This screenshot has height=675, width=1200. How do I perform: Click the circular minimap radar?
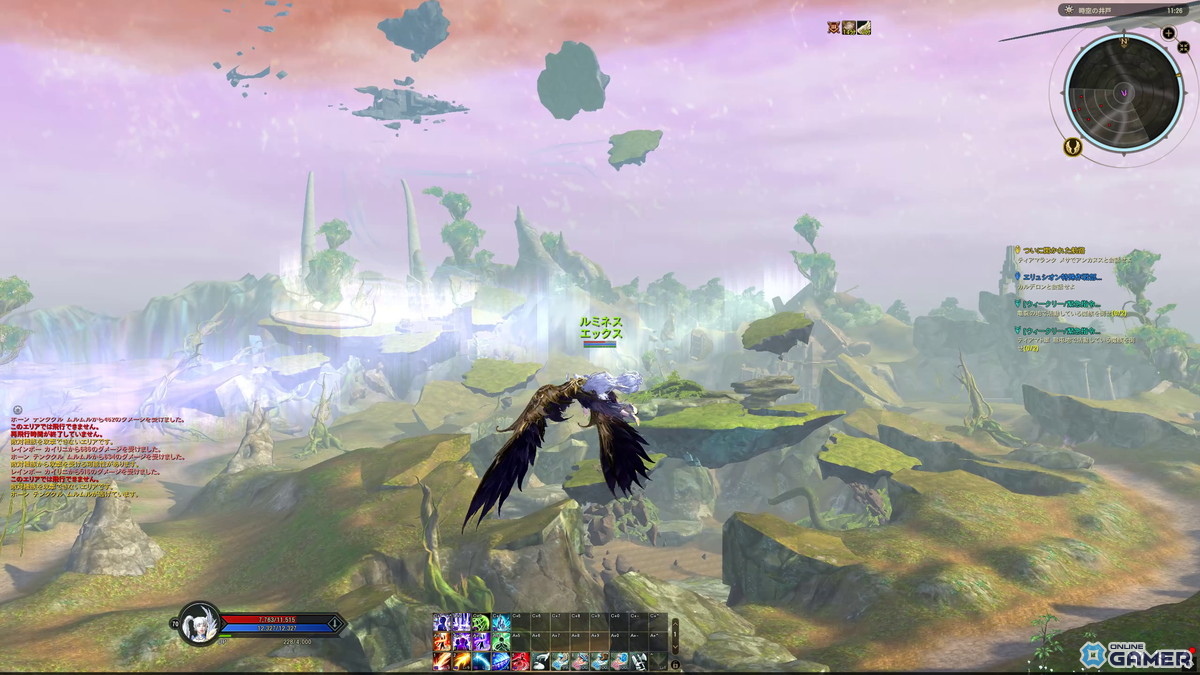point(1124,92)
